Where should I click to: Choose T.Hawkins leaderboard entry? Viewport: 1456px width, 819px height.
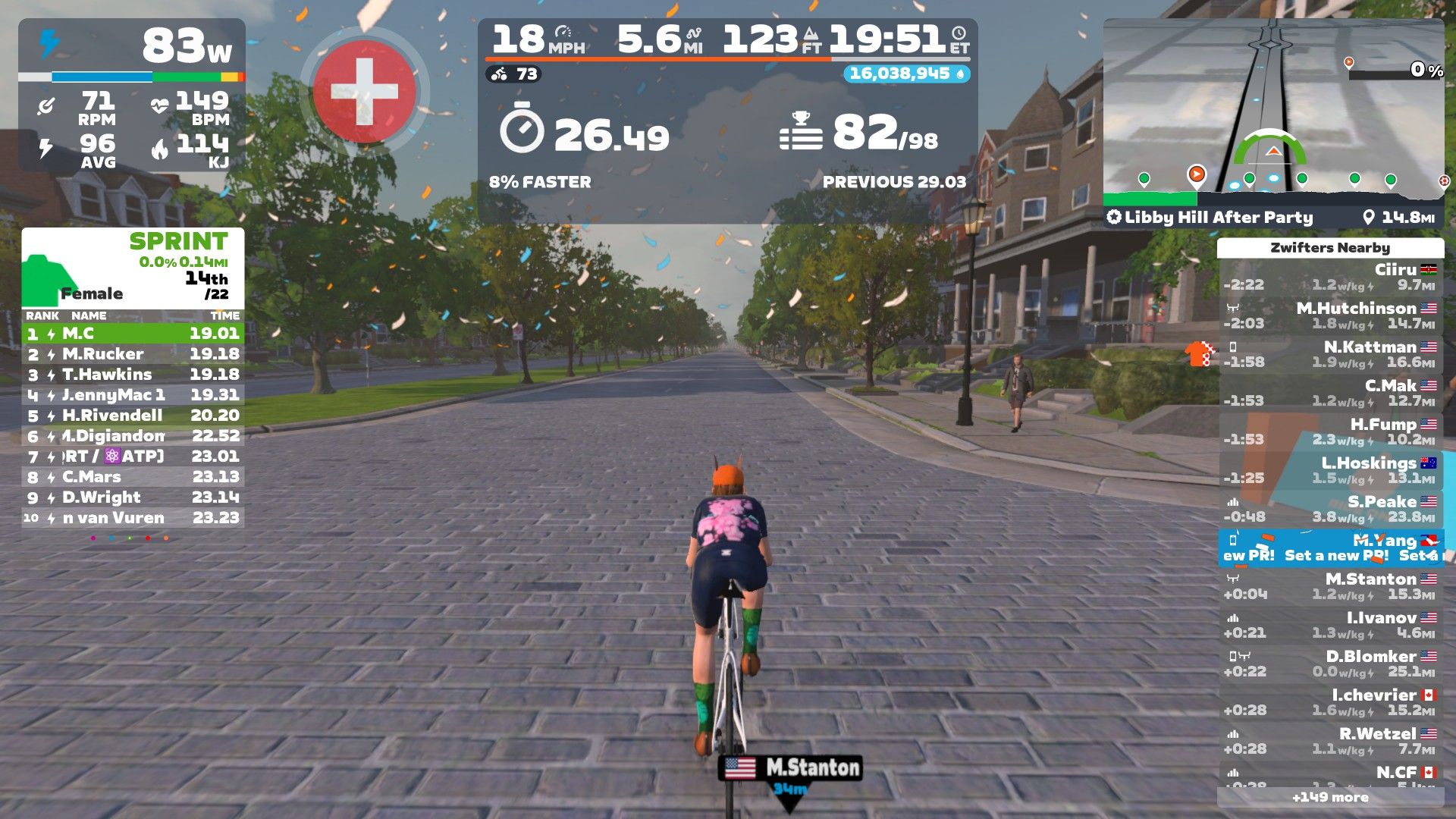point(133,375)
